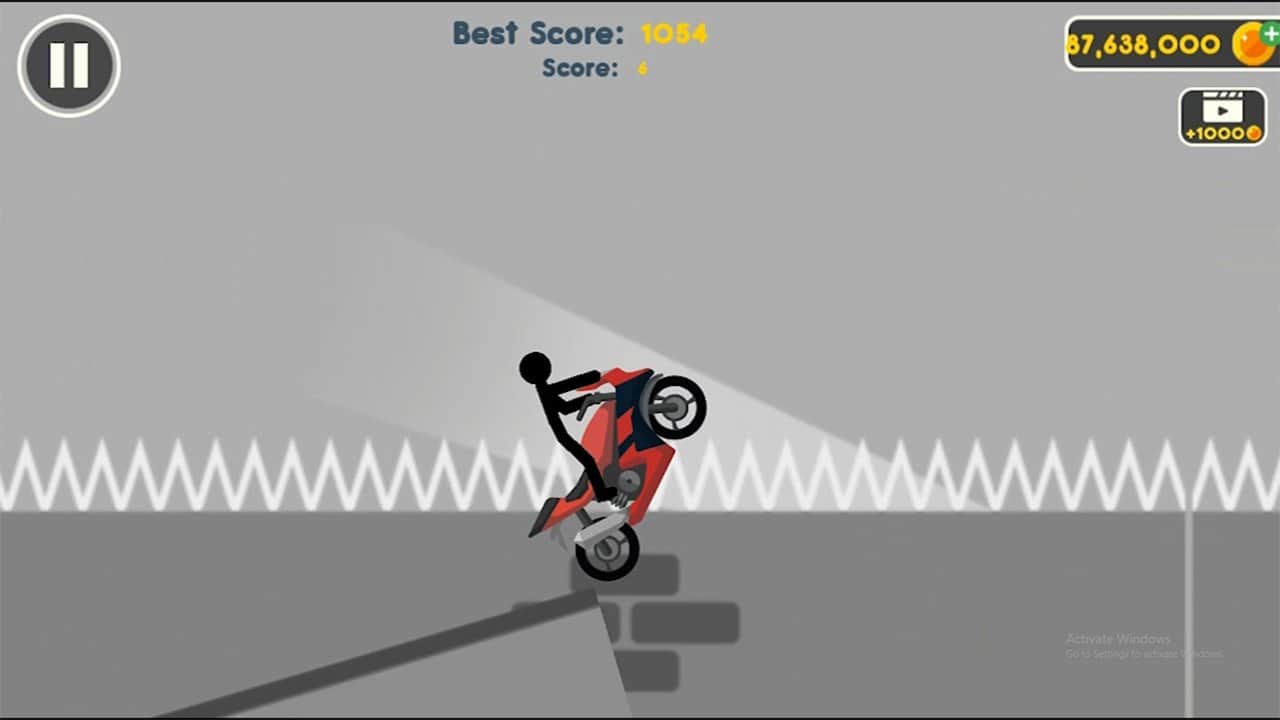1280x720 pixels.
Task: Tap the motorcycle's front wheel
Action: tap(675, 407)
